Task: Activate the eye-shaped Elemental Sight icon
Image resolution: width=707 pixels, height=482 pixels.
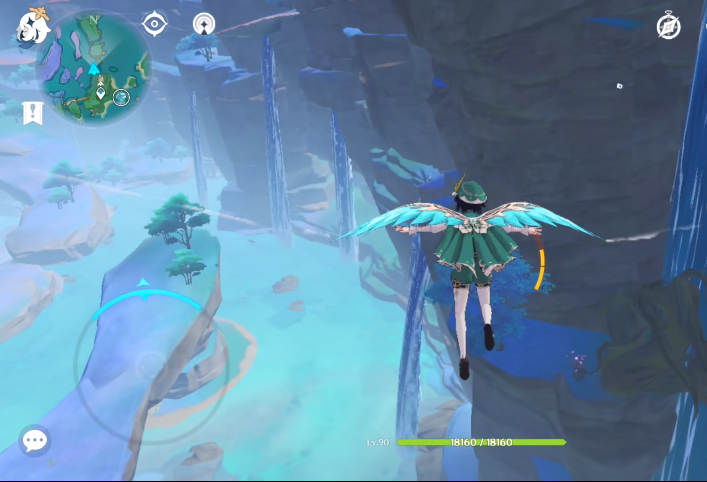Action: click(x=155, y=23)
